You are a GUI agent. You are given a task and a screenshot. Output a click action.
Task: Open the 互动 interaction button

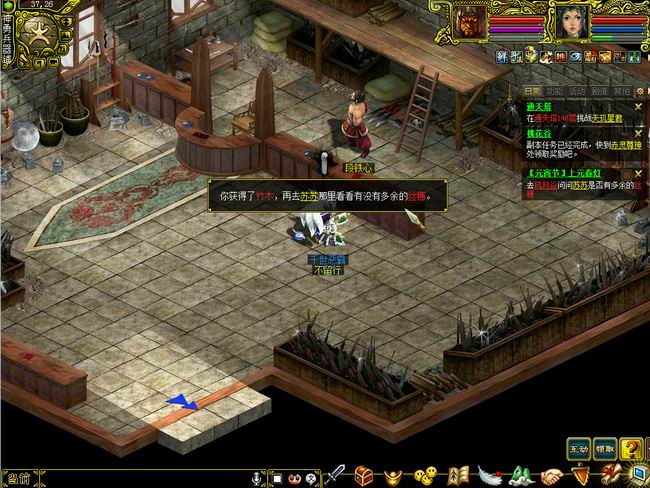coord(578,447)
